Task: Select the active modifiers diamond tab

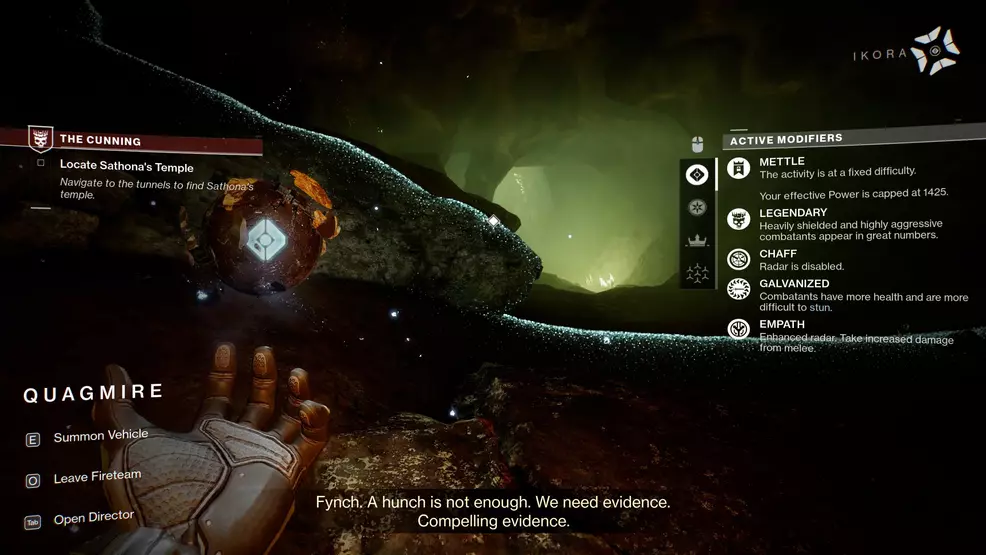Action: (697, 175)
